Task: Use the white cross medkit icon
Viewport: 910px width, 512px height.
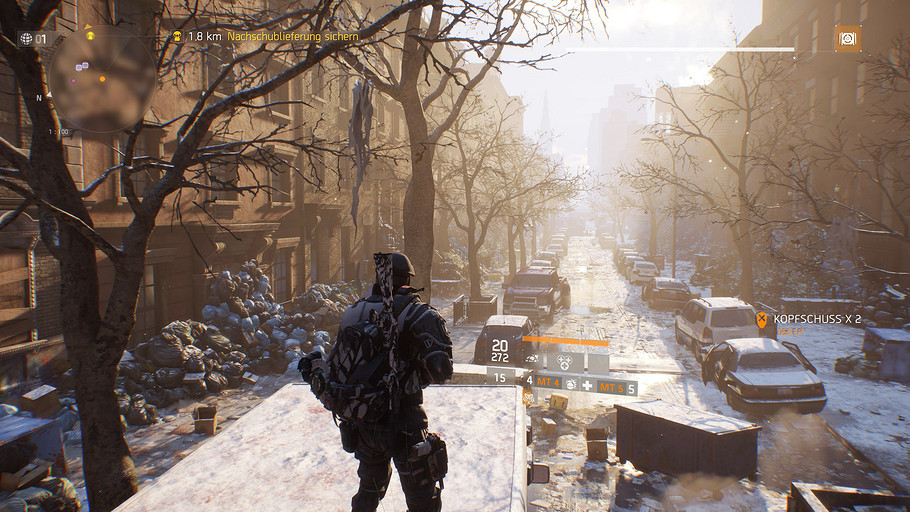Action: tap(587, 385)
